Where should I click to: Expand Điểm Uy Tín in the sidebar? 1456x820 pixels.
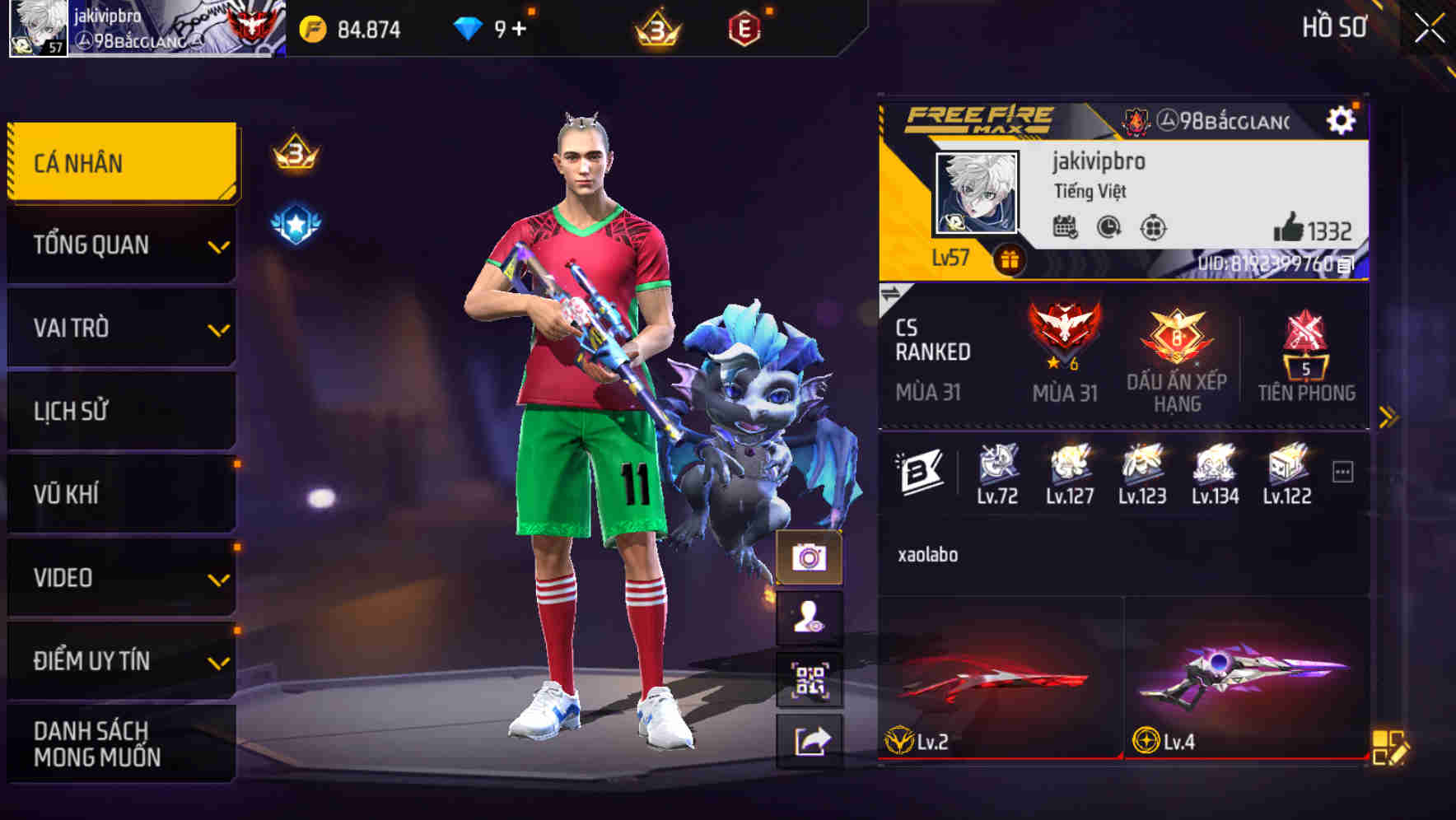[120, 659]
